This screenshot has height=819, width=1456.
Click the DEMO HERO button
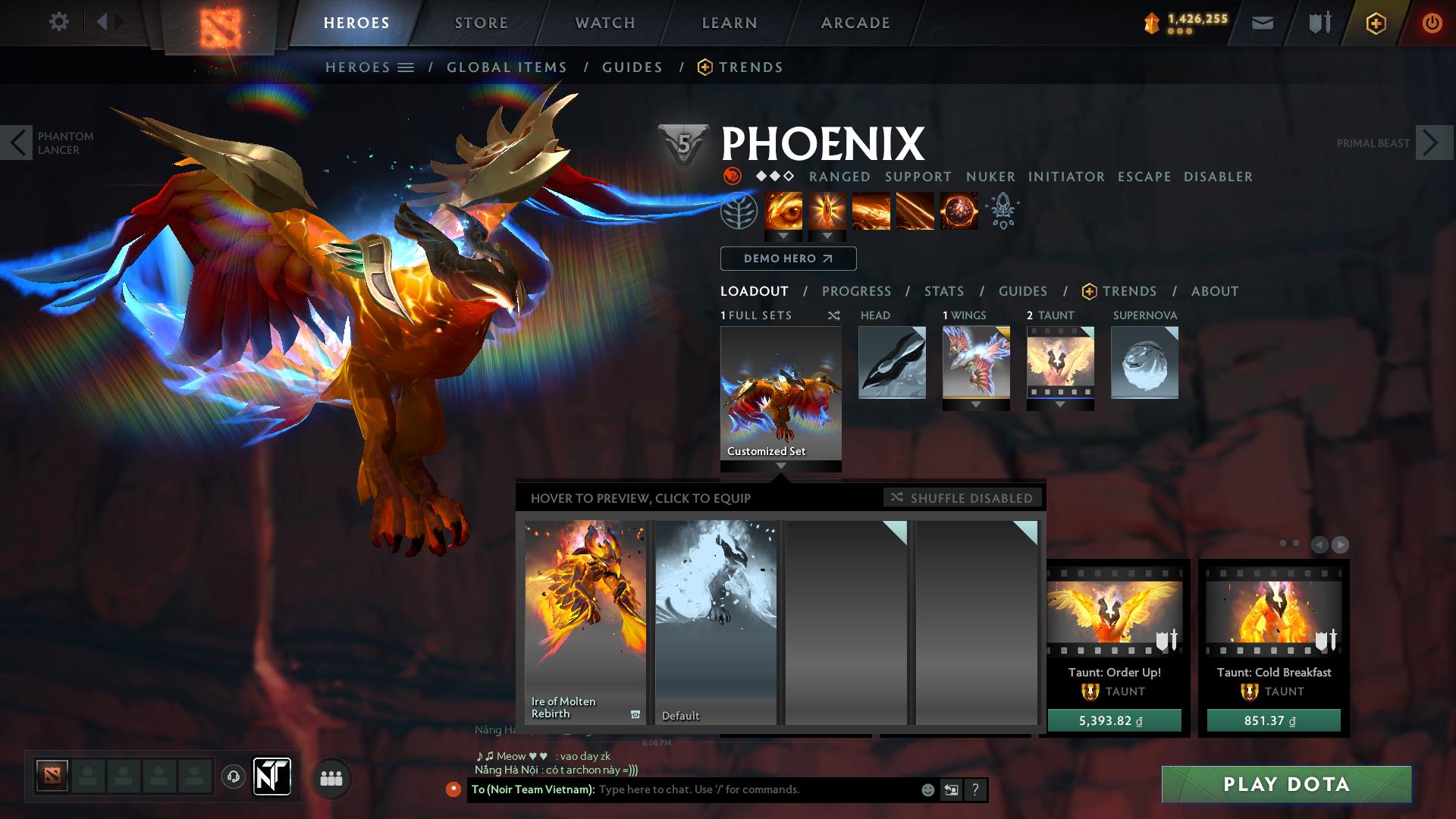click(787, 259)
